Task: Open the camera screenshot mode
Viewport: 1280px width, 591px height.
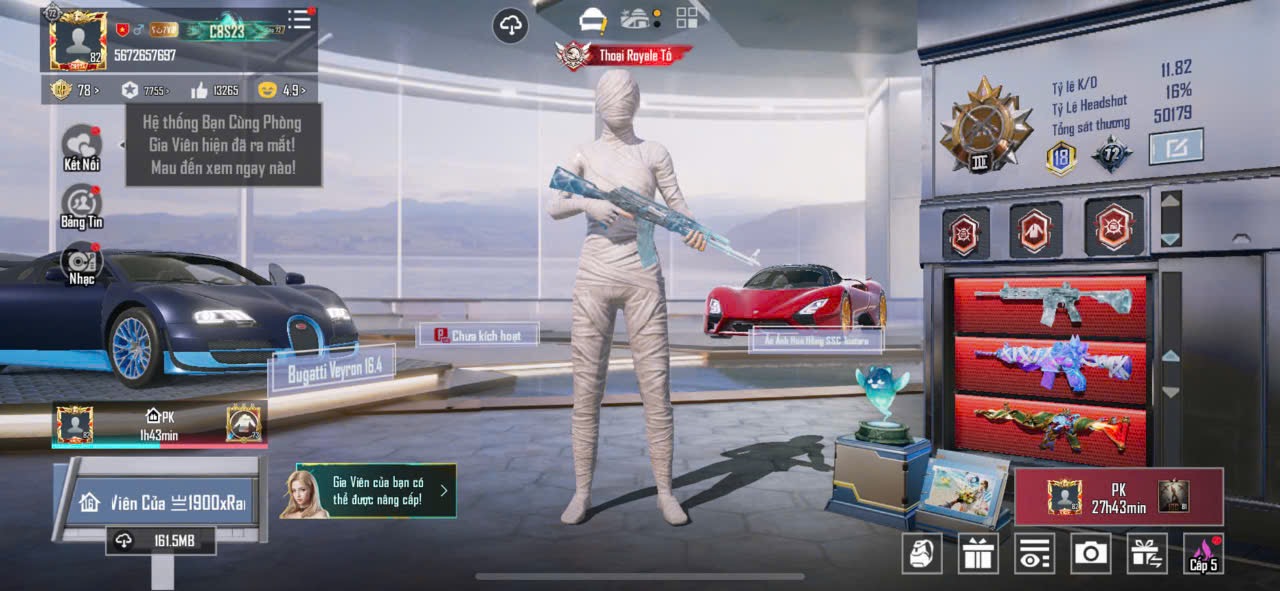Action: pyautogui.click(x=1090, y=553)
